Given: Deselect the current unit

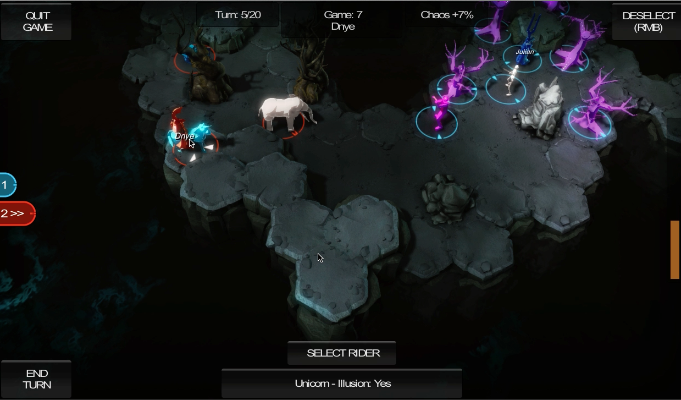Looking at the screenshot, I should [x=646, y=20].
